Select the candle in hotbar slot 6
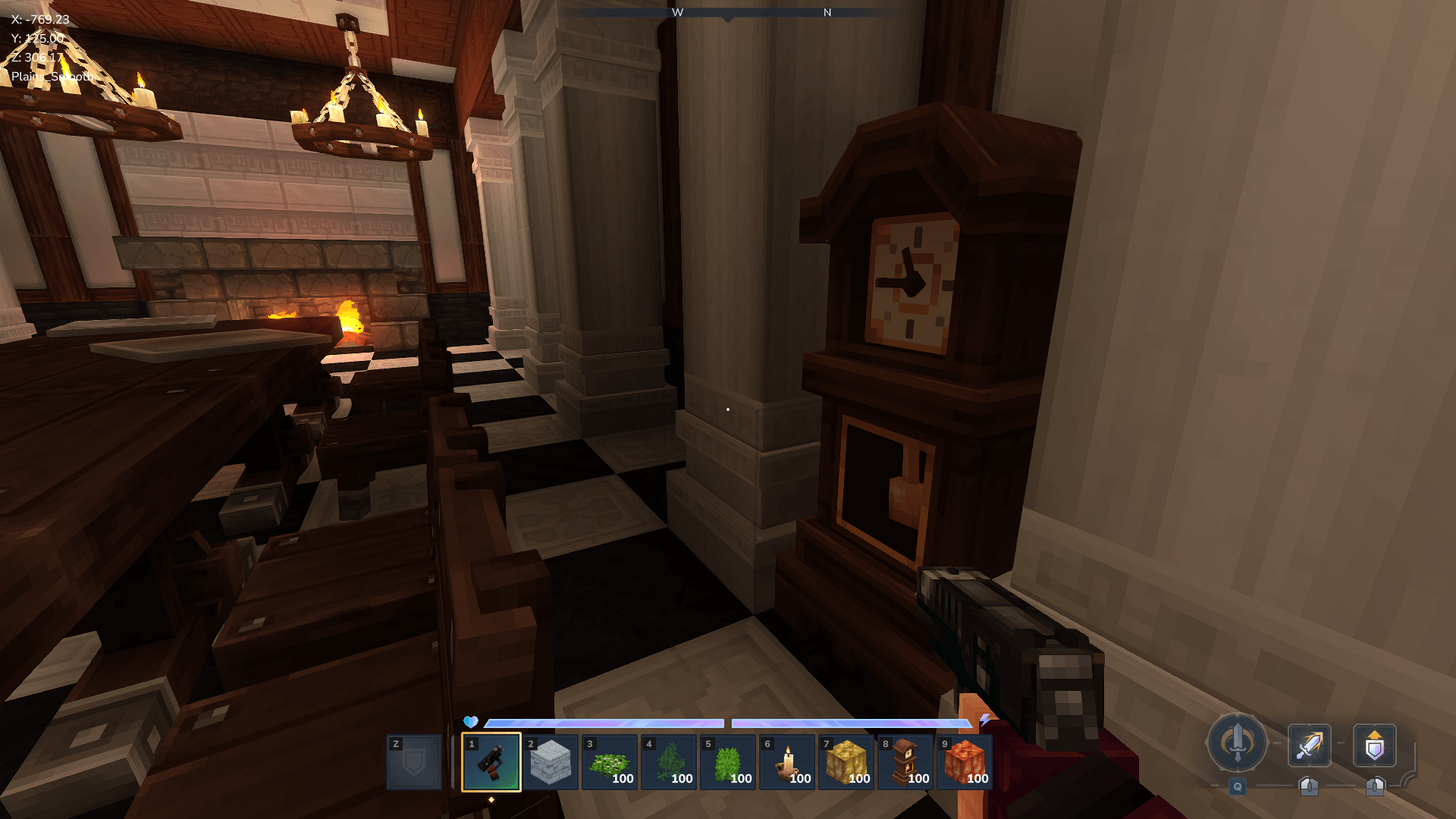 point(786,762)
